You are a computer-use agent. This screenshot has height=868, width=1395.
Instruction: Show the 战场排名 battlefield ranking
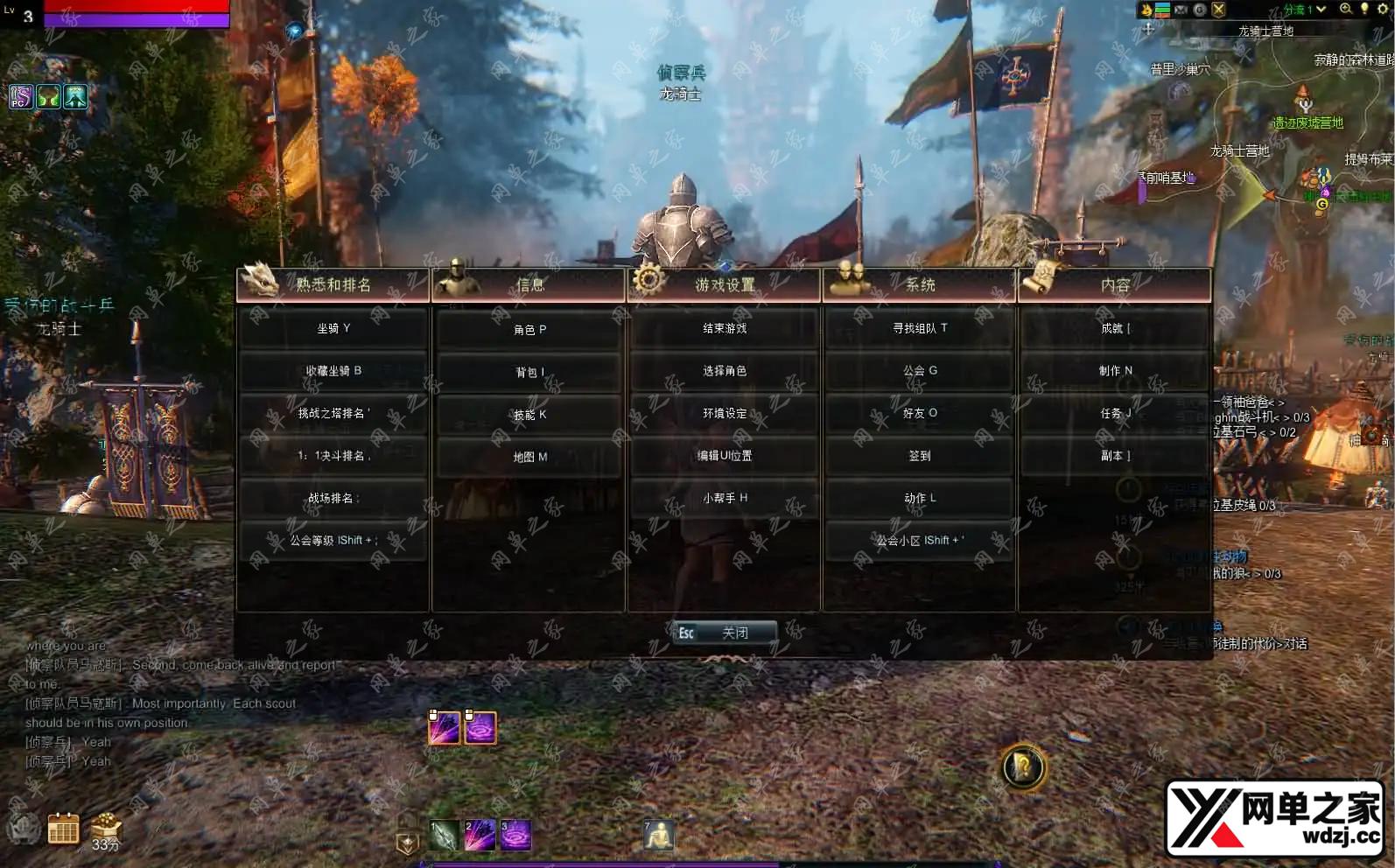(x=333, y=498)
